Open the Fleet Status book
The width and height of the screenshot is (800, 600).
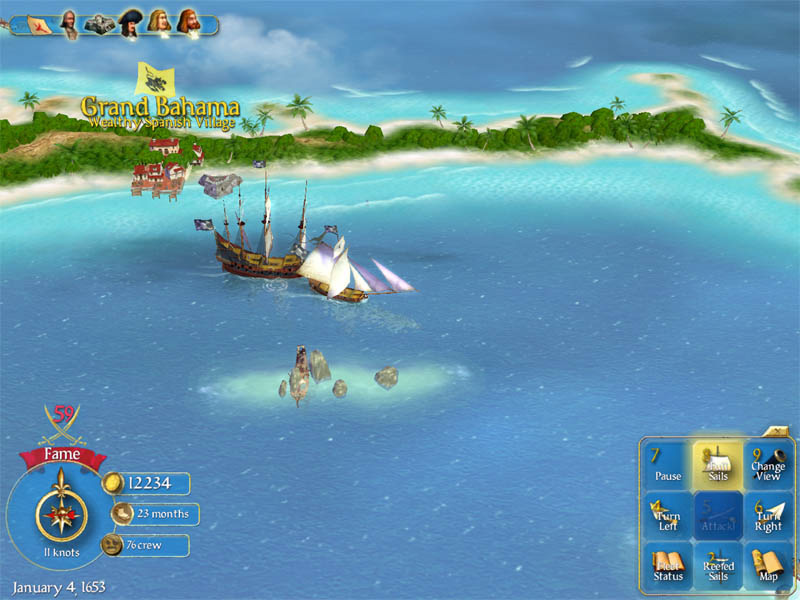(x=668, y=566)
